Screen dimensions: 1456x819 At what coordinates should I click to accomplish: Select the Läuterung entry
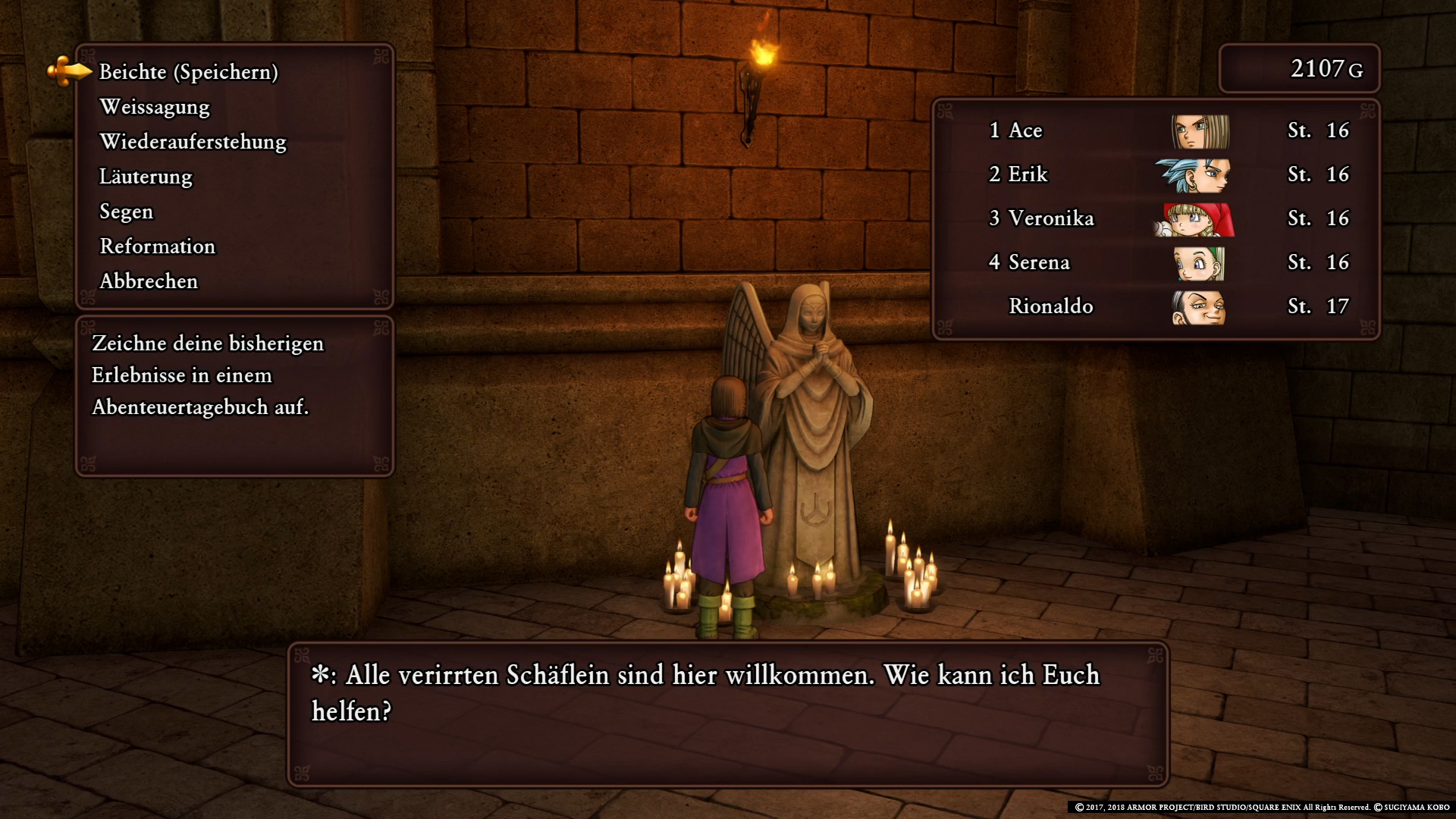(x=146, y=177)
